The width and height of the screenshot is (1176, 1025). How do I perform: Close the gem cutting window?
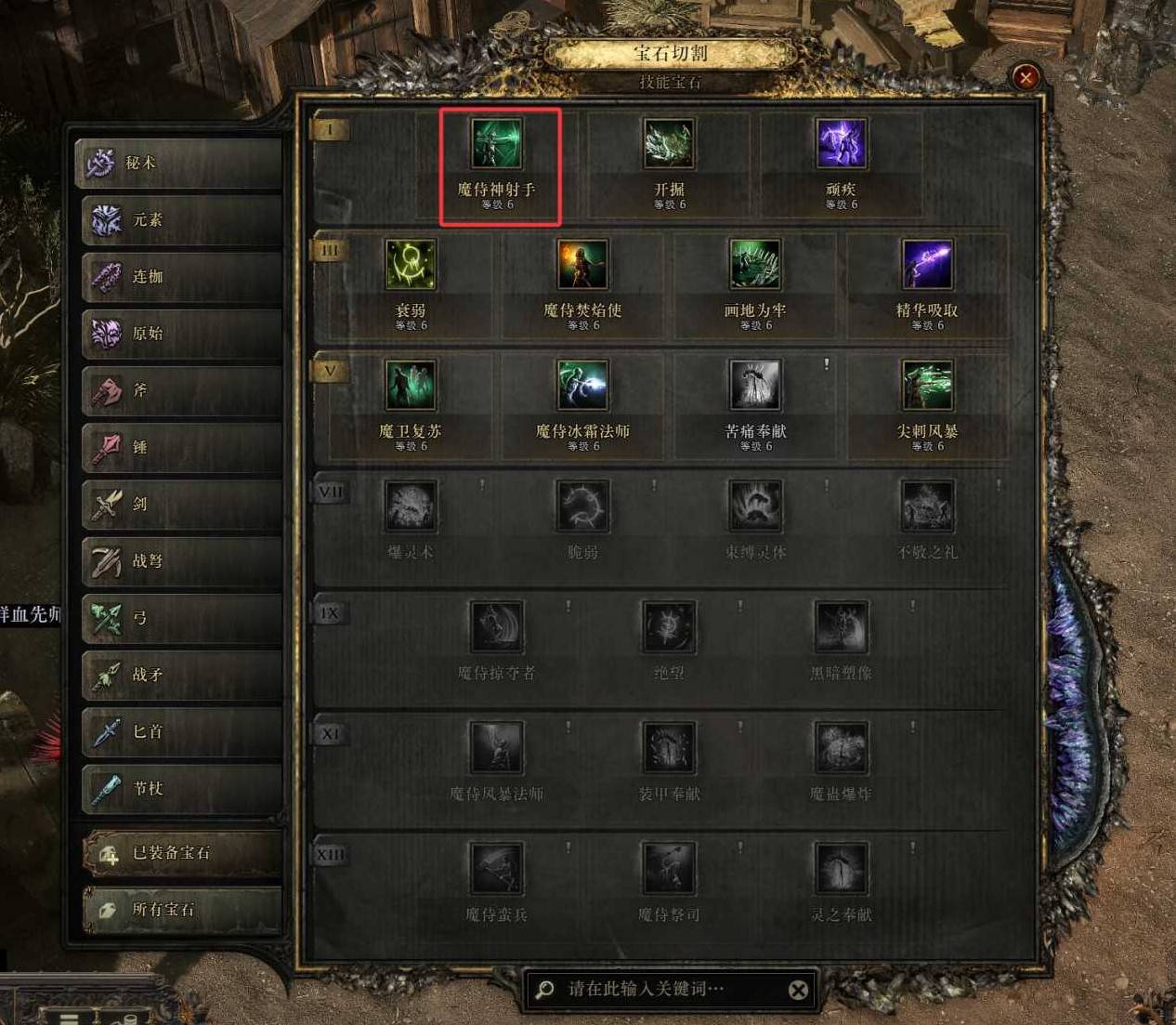[1026, 77]
